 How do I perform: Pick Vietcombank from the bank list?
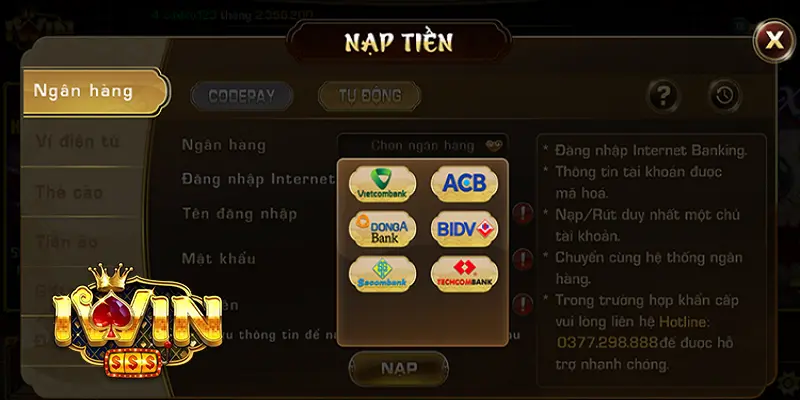pyautogui.click(x=381, y=184)
